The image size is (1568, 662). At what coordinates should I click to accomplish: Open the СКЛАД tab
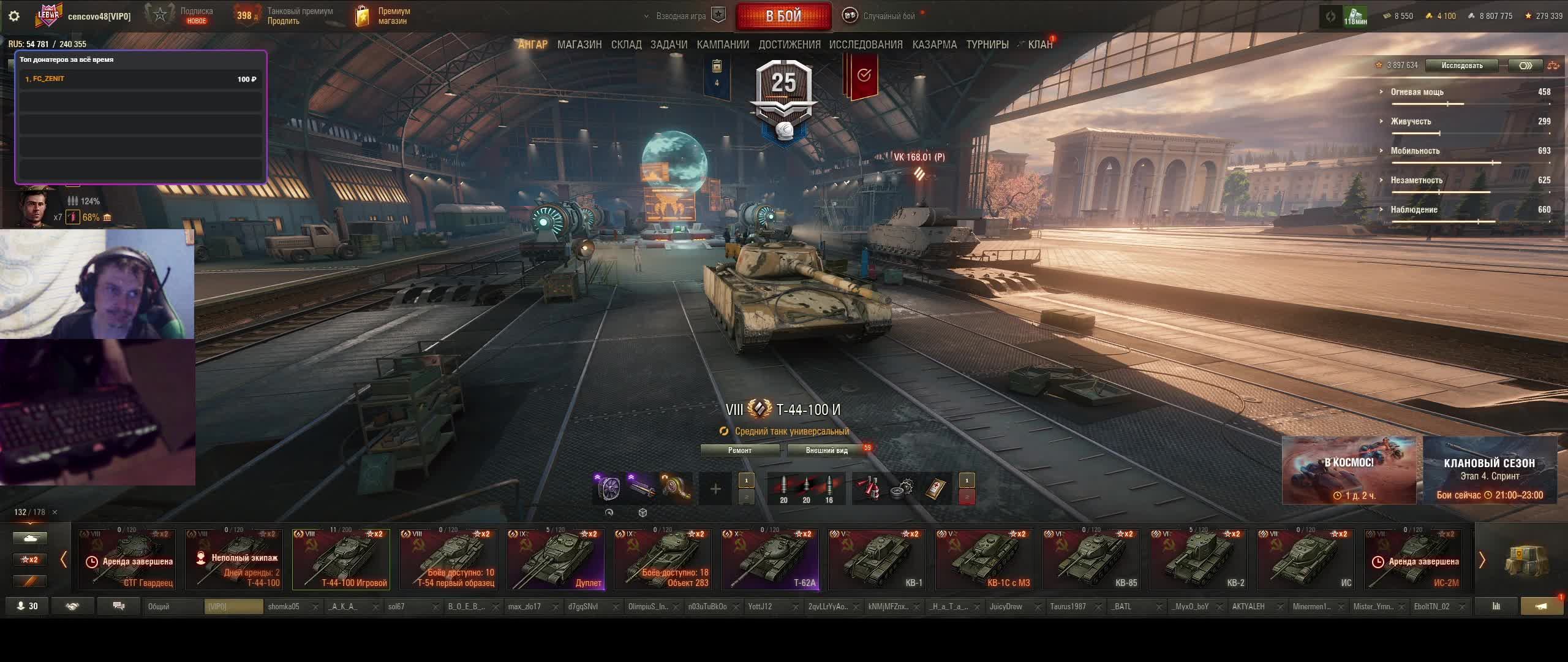pos(626,45)
